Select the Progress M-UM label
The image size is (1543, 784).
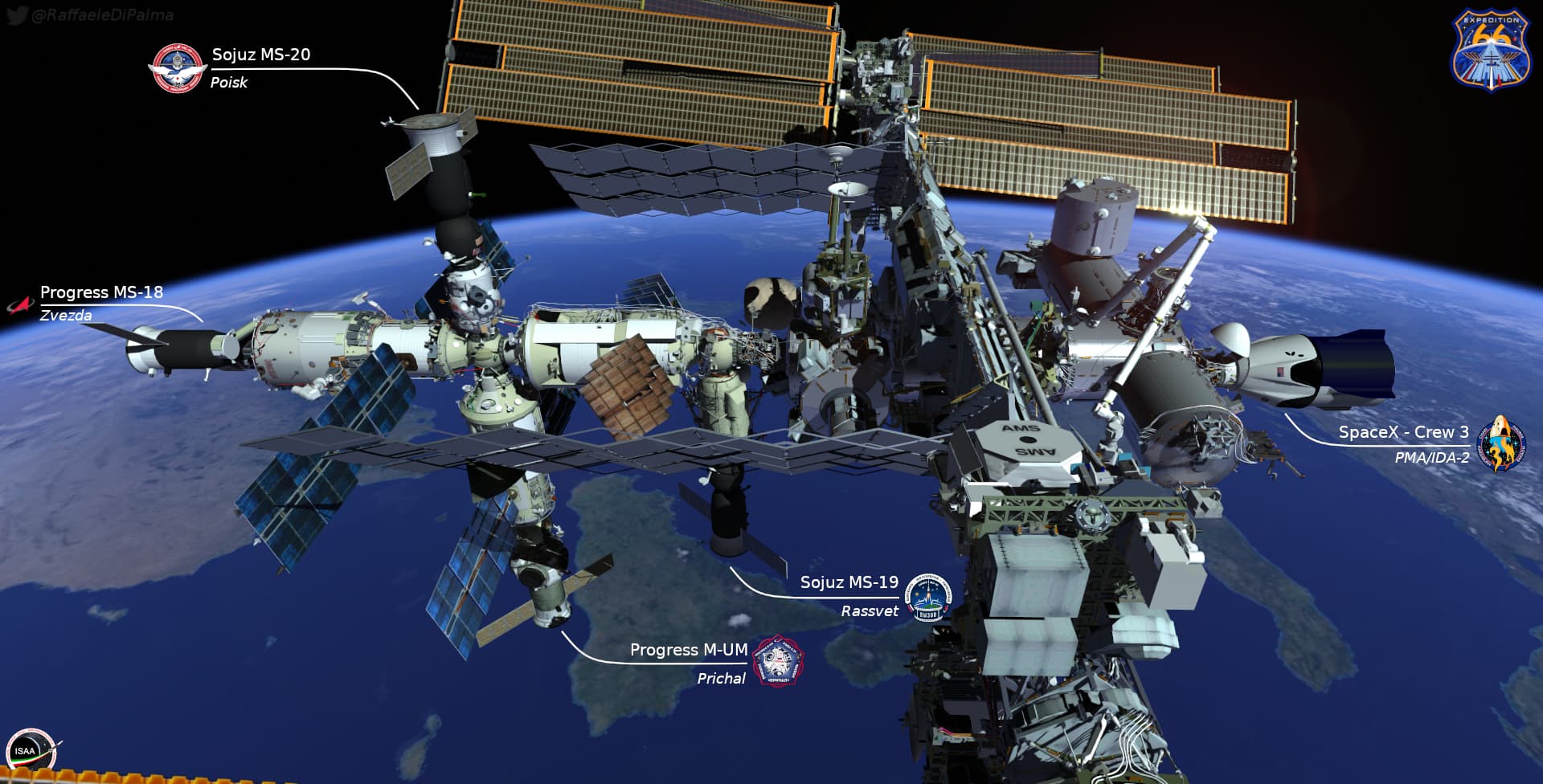click(689, 650)
